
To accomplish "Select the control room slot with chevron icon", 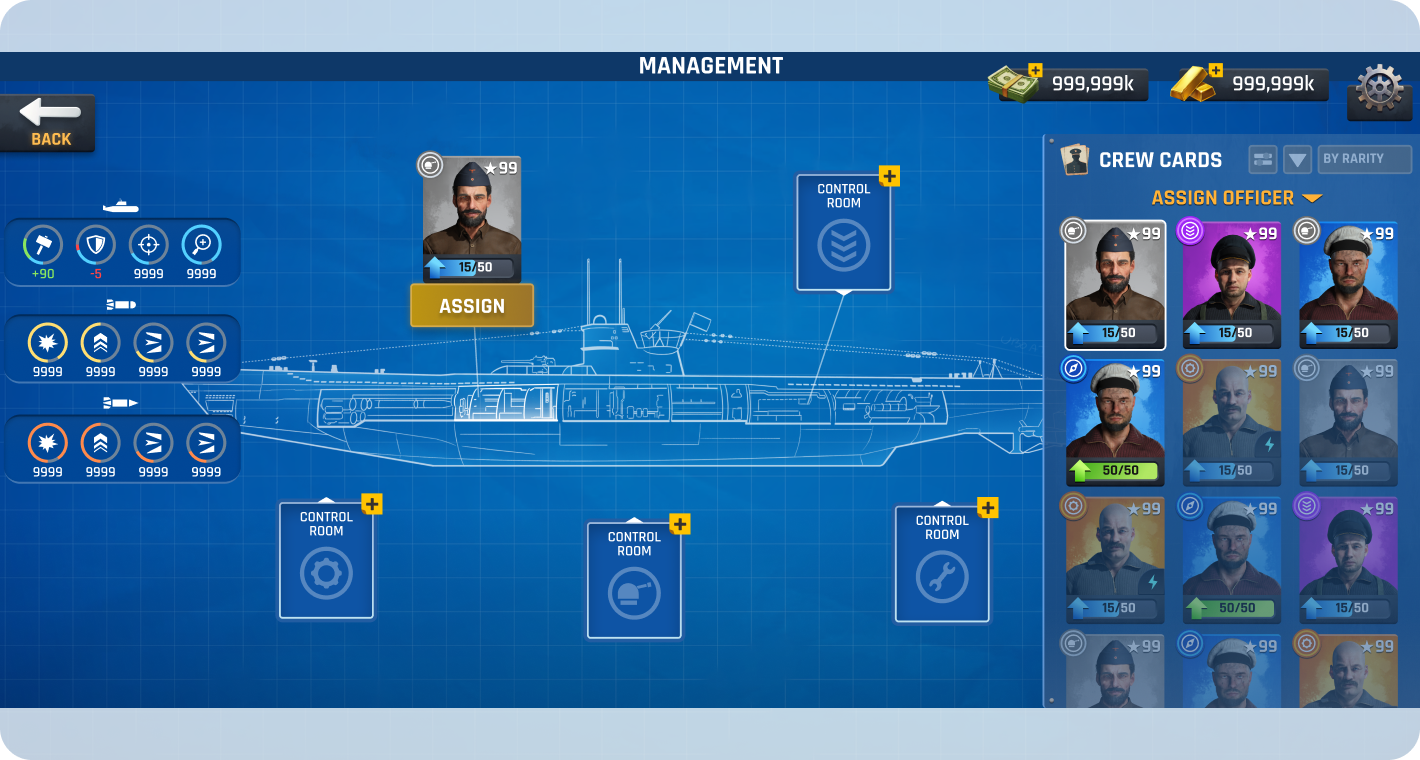I will tap(843, 233).
